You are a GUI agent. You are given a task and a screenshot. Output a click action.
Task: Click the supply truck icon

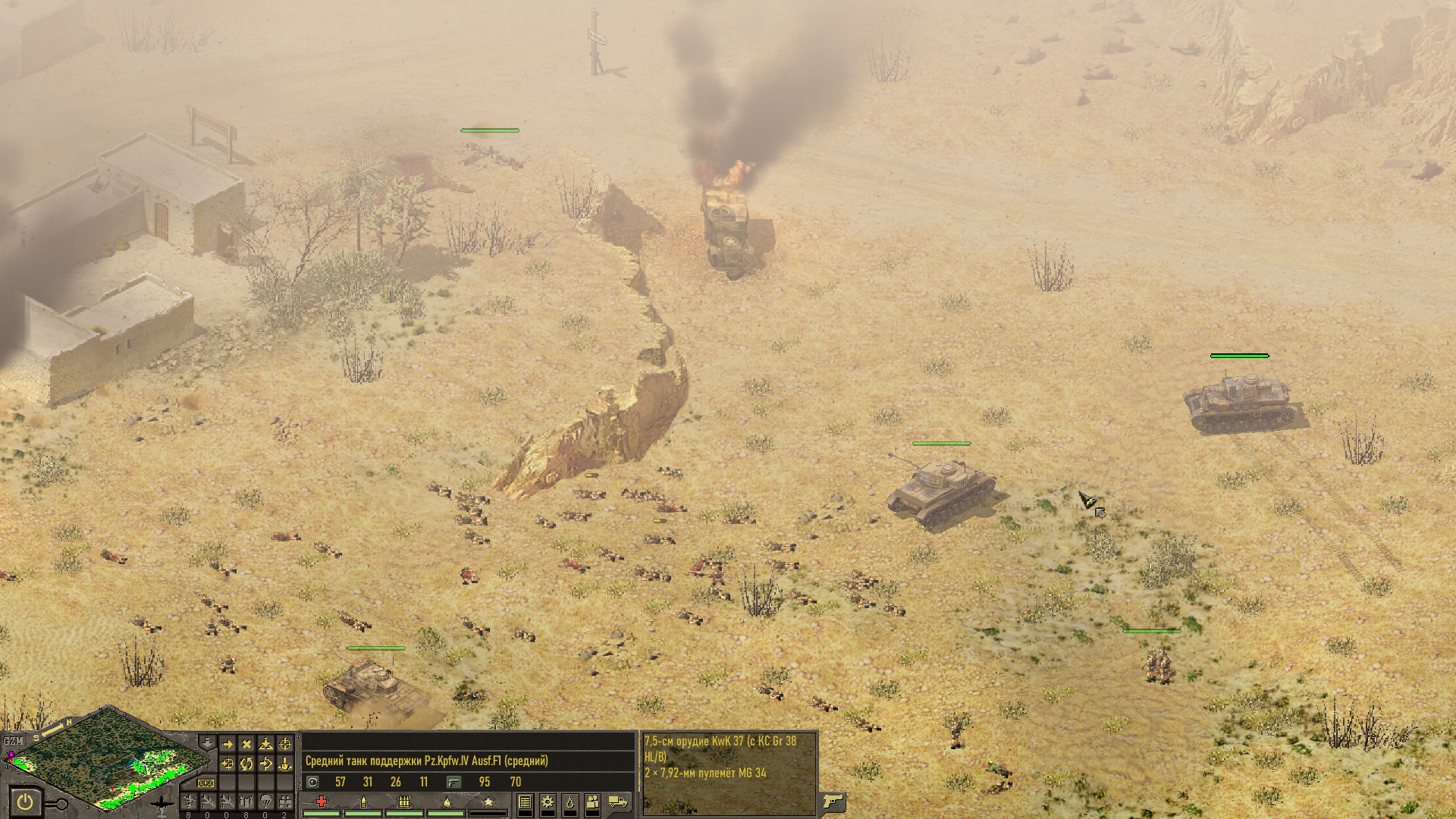click(x=619, y=802)
